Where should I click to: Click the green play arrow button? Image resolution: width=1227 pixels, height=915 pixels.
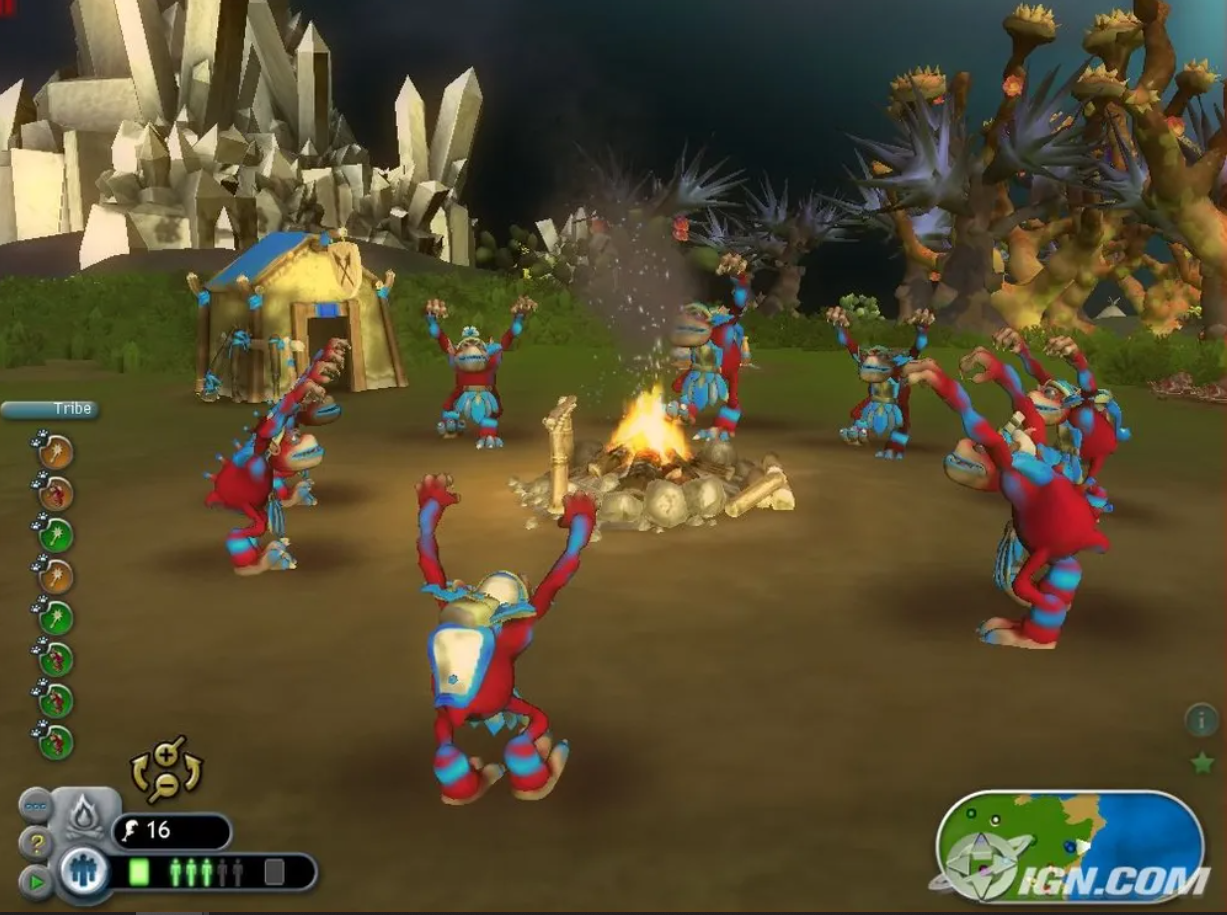pos(35,882)
